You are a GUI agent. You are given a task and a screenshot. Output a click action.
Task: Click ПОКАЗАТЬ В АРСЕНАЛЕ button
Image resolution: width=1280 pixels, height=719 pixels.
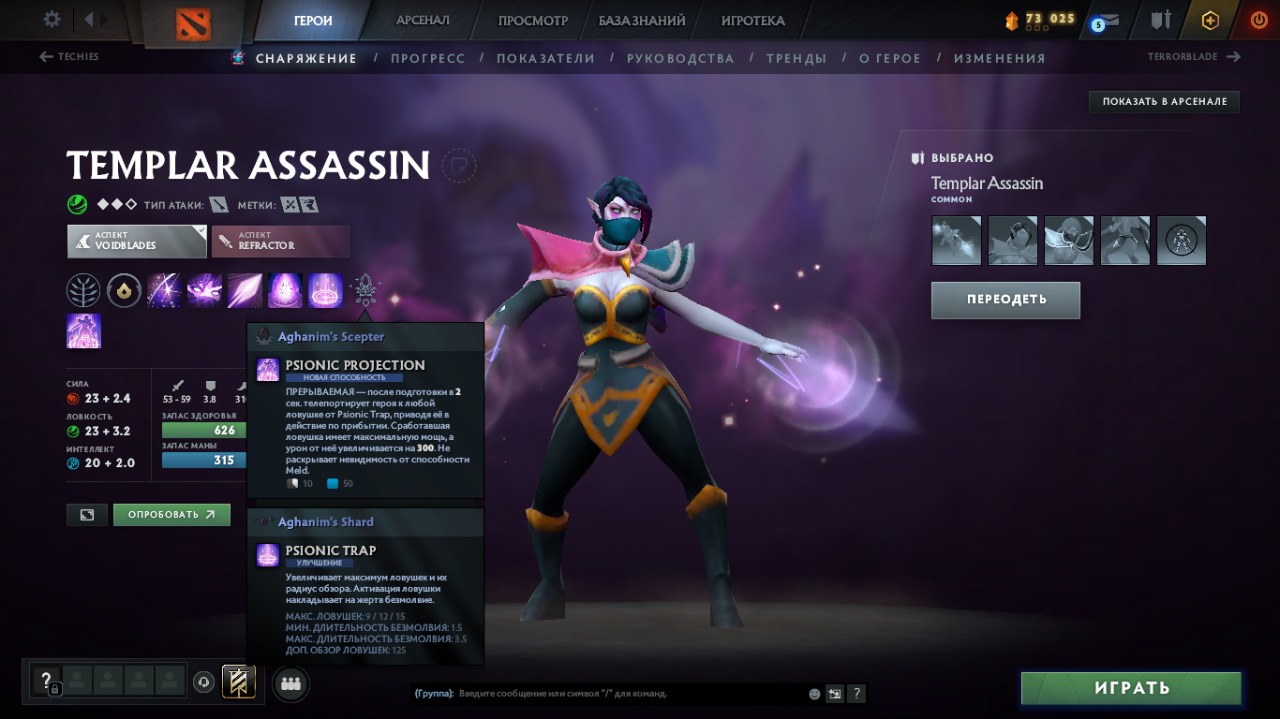pyautogui.click(x=1164, y=101)
